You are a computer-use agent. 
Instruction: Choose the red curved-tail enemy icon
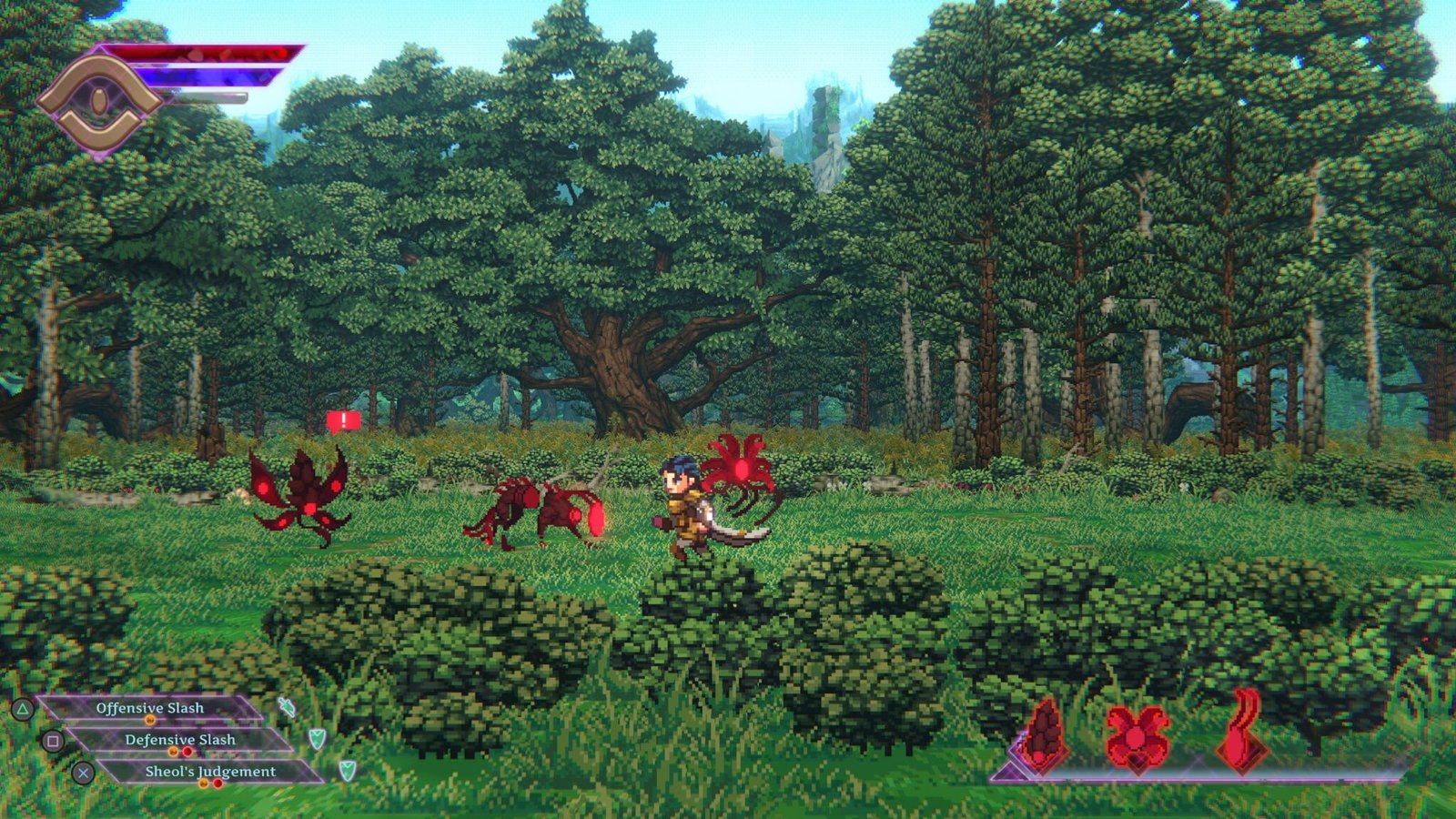pos(1241,733)
